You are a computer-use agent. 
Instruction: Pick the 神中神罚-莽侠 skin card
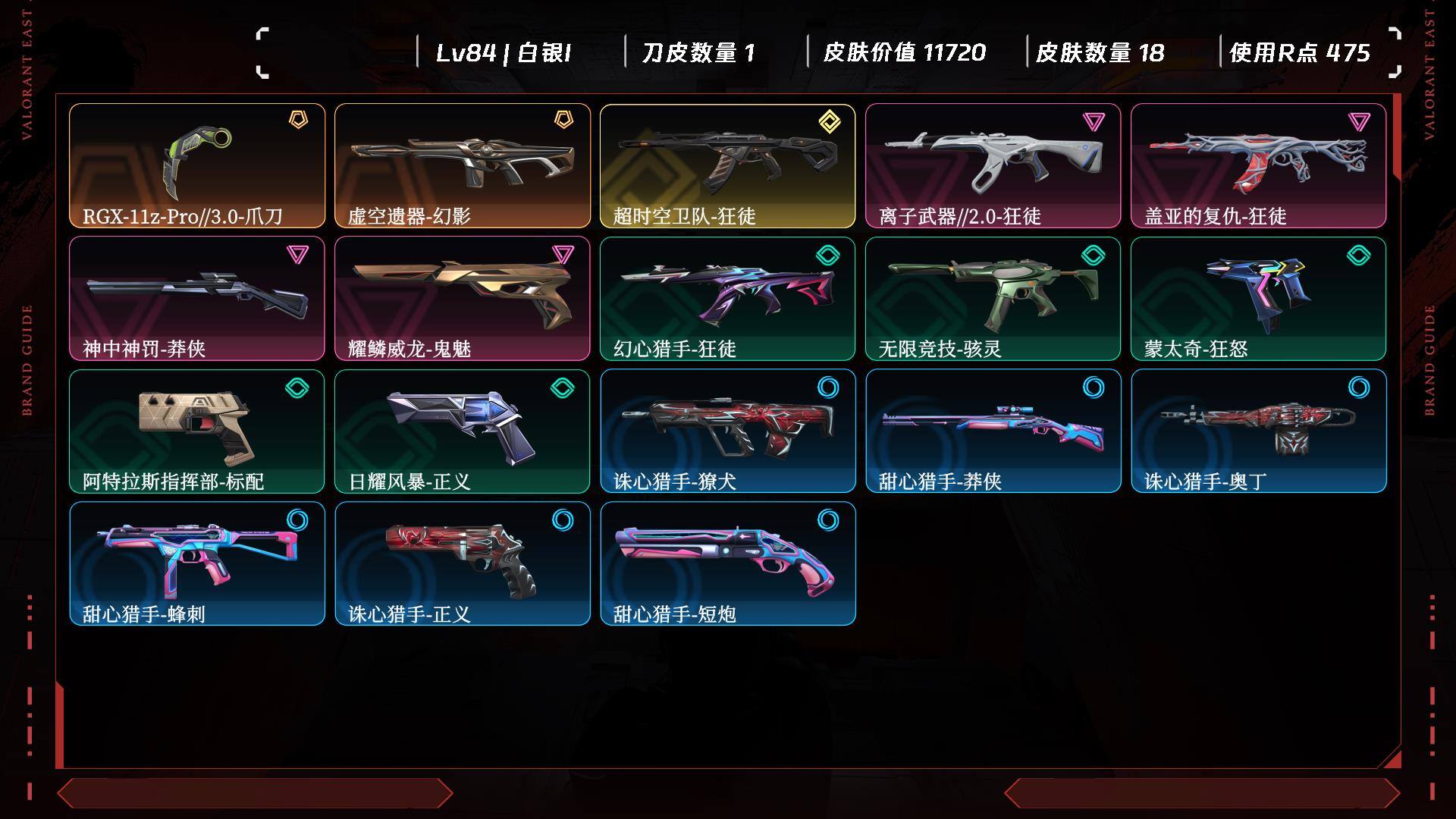coord(197,298)
